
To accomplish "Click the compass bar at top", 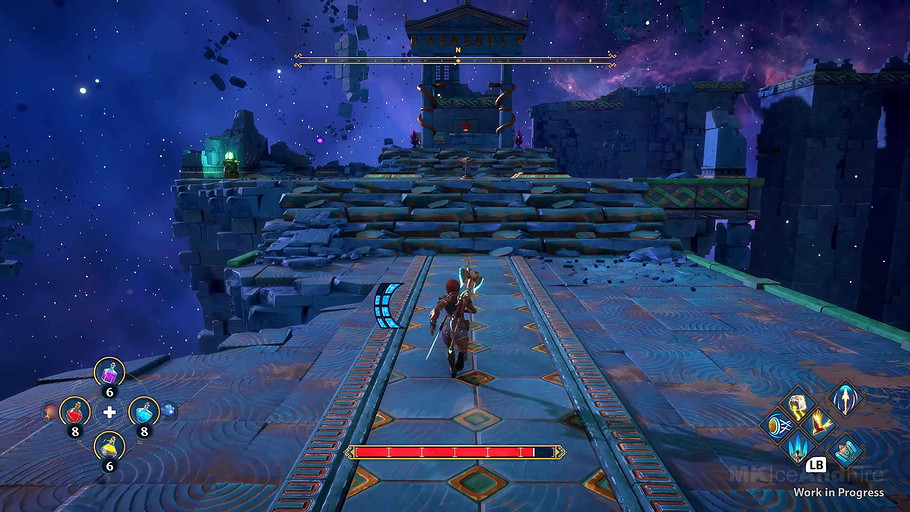I will point(456,61).
